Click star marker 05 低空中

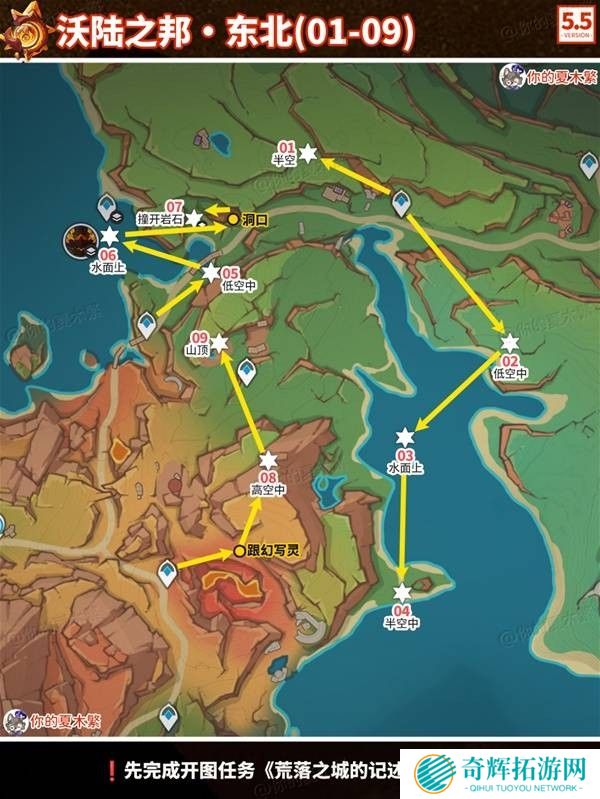pos(211,272)
